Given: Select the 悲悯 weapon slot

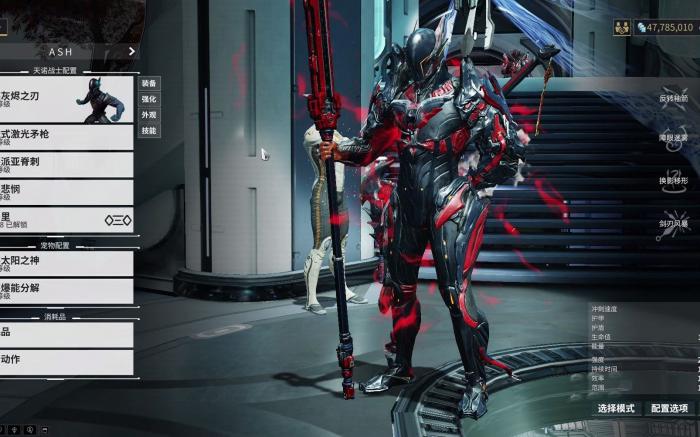Looking at the screenshot, I should tap(66, 192).
